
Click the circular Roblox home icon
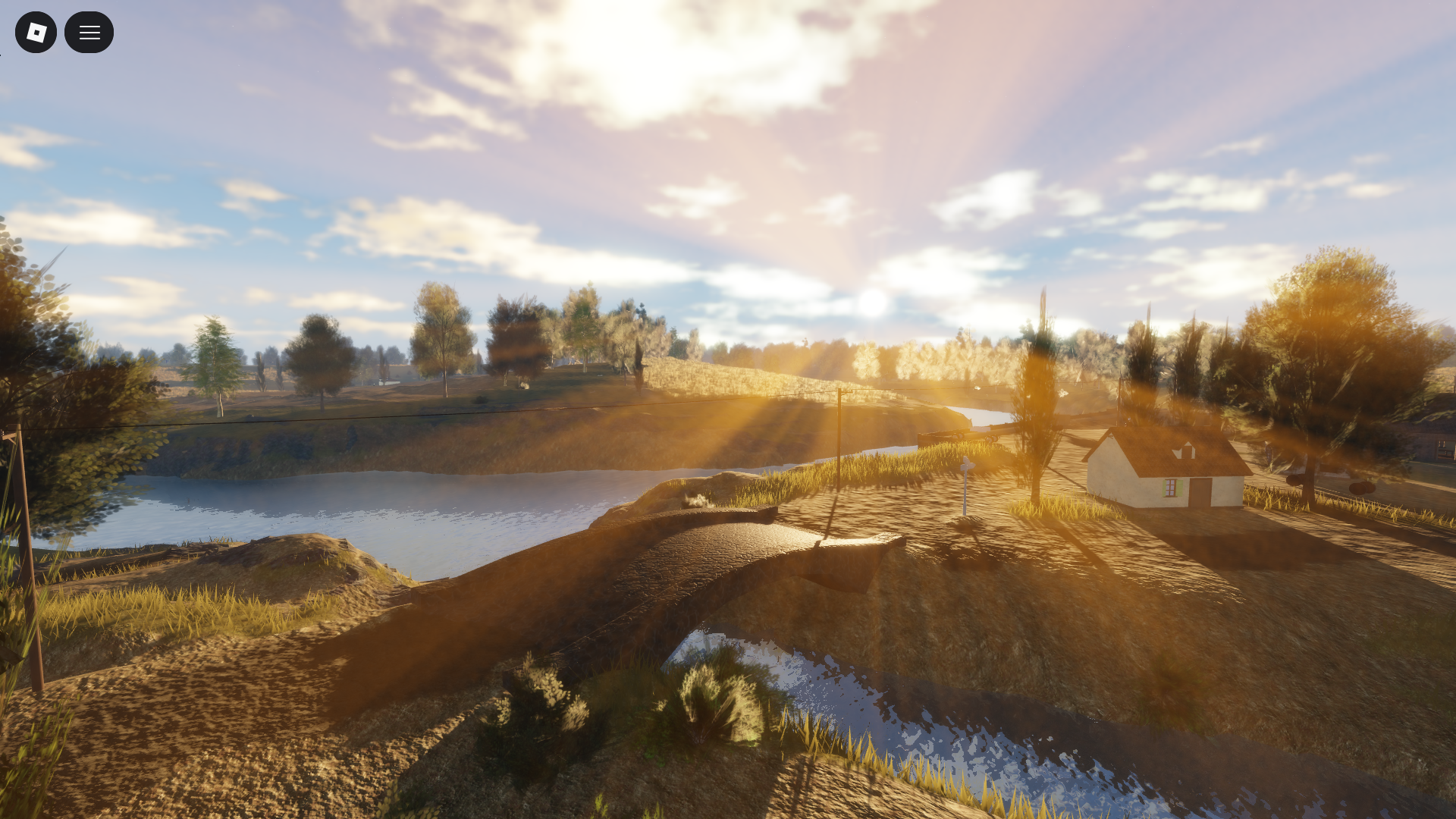point(36,32)
